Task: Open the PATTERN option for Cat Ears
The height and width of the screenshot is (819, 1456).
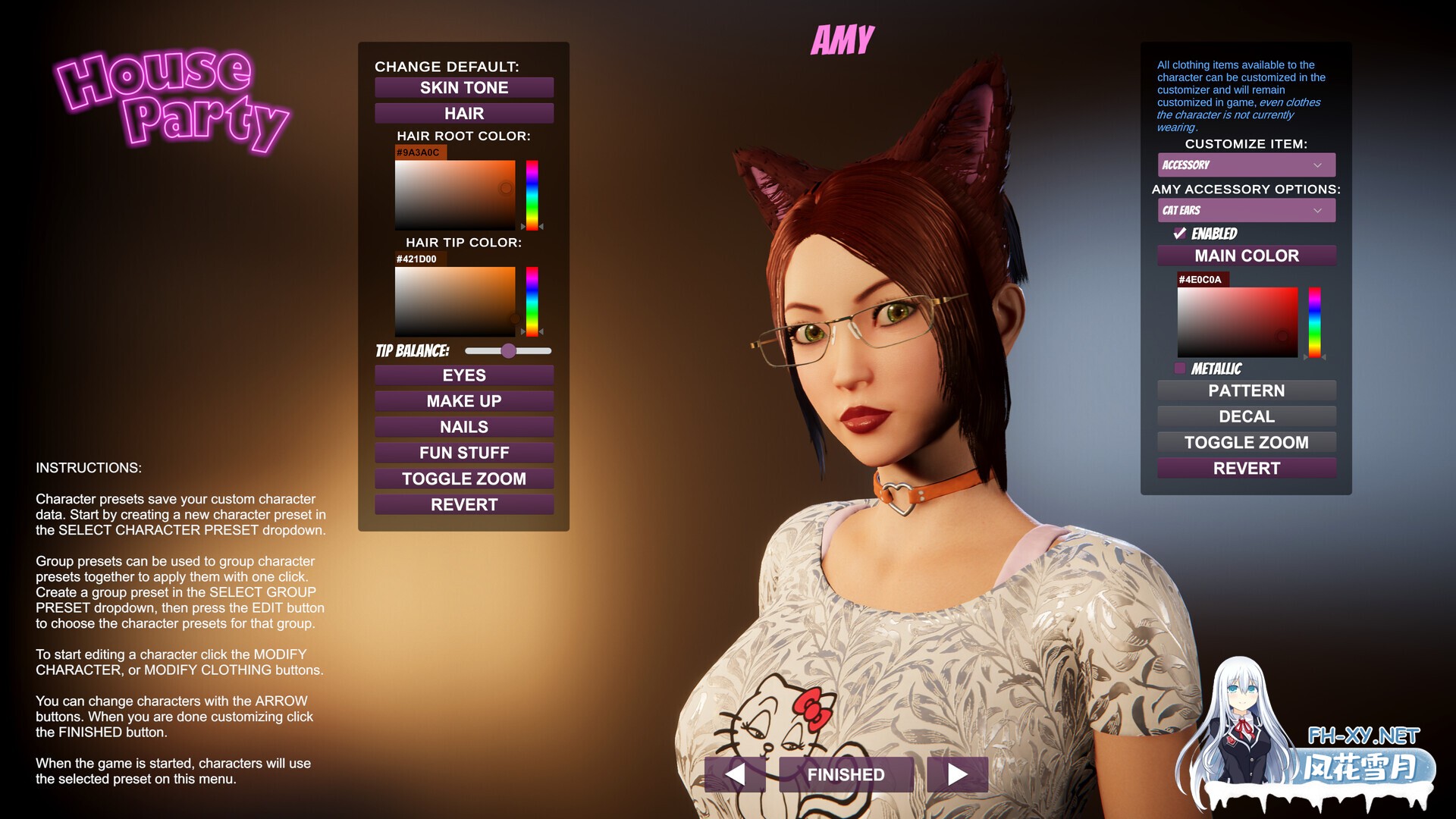Action: tap(1246, 391)
